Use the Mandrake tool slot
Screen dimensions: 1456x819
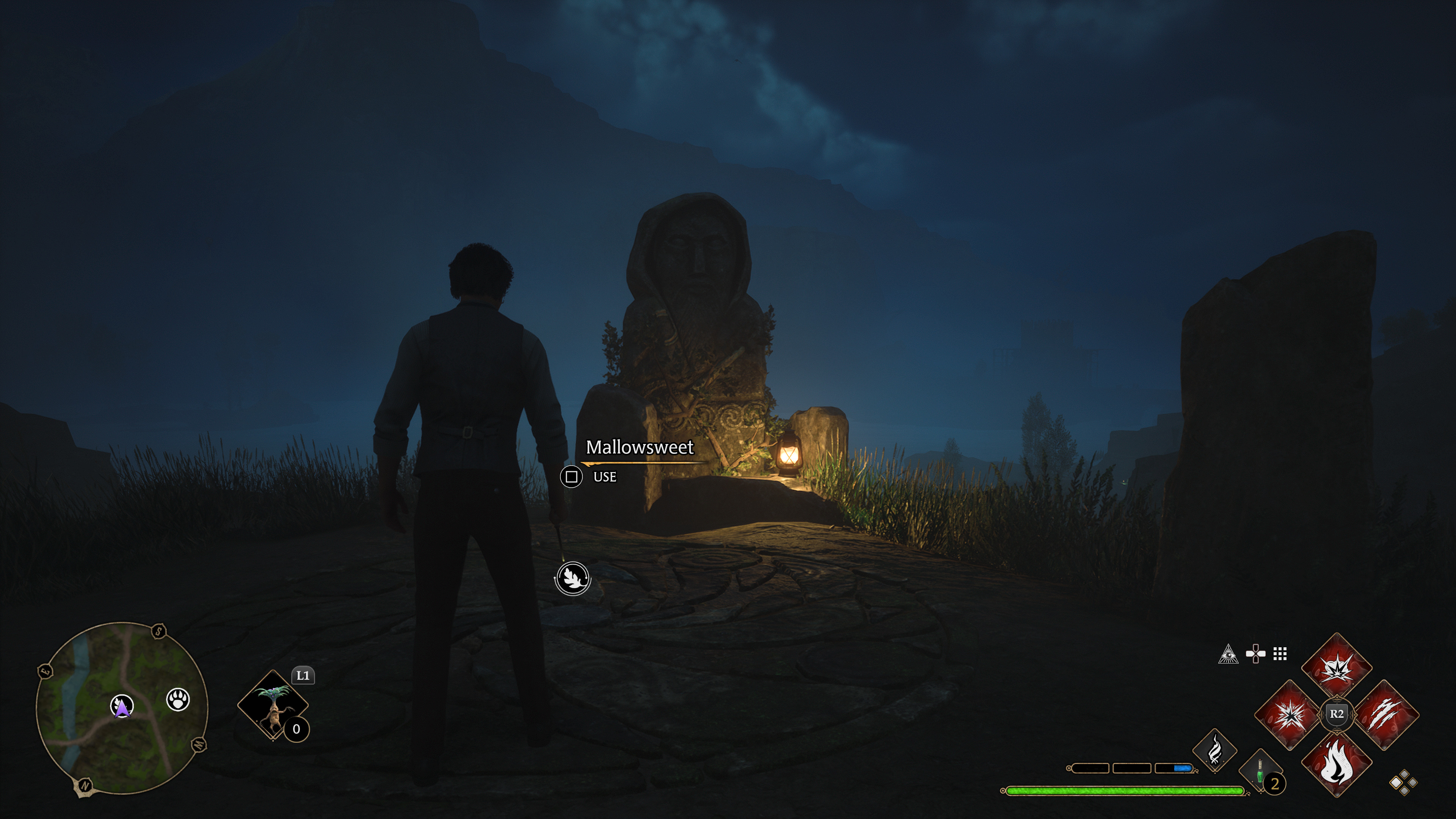coord(273,705)
